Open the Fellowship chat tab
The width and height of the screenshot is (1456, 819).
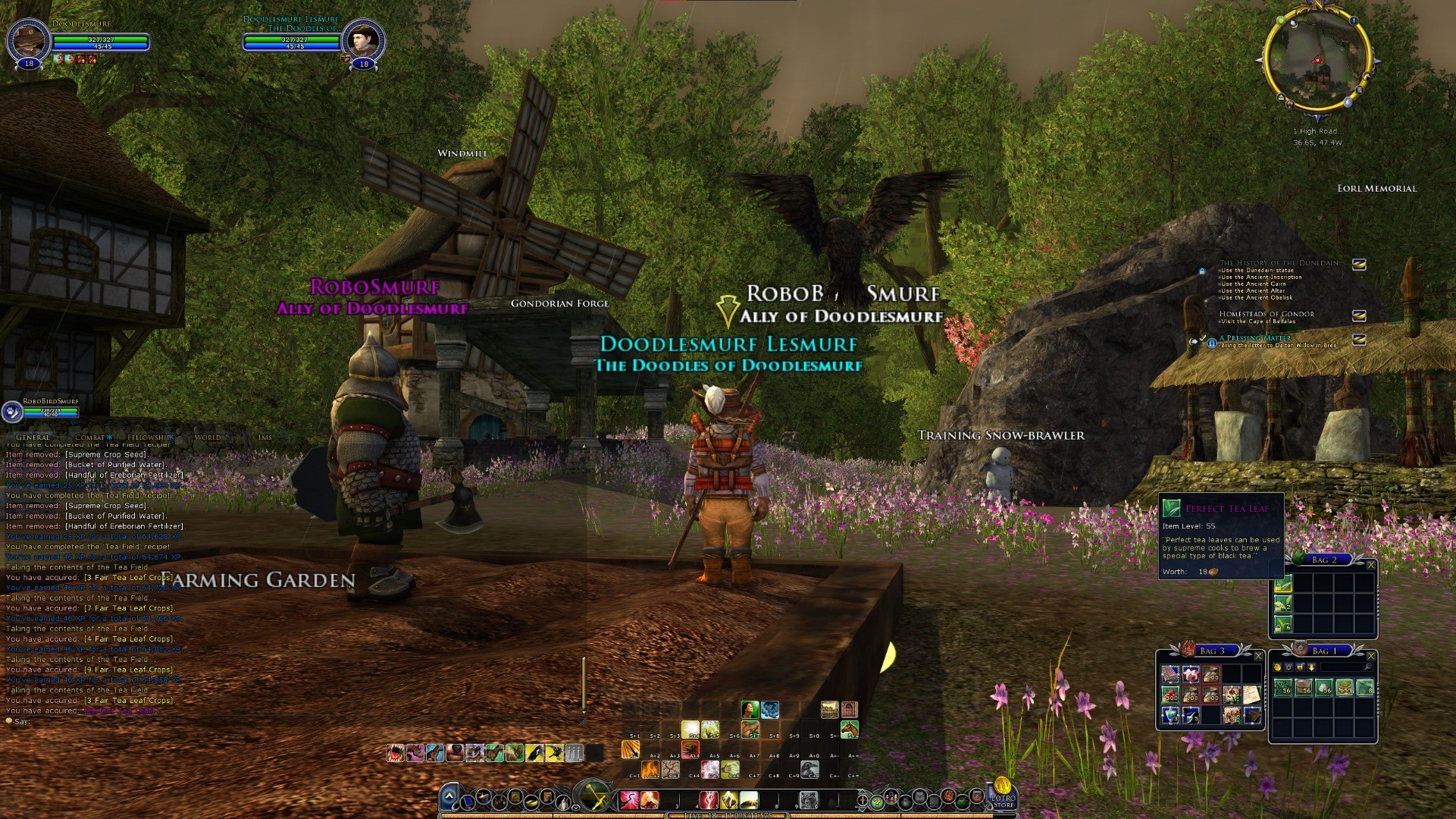click(149, 438)
